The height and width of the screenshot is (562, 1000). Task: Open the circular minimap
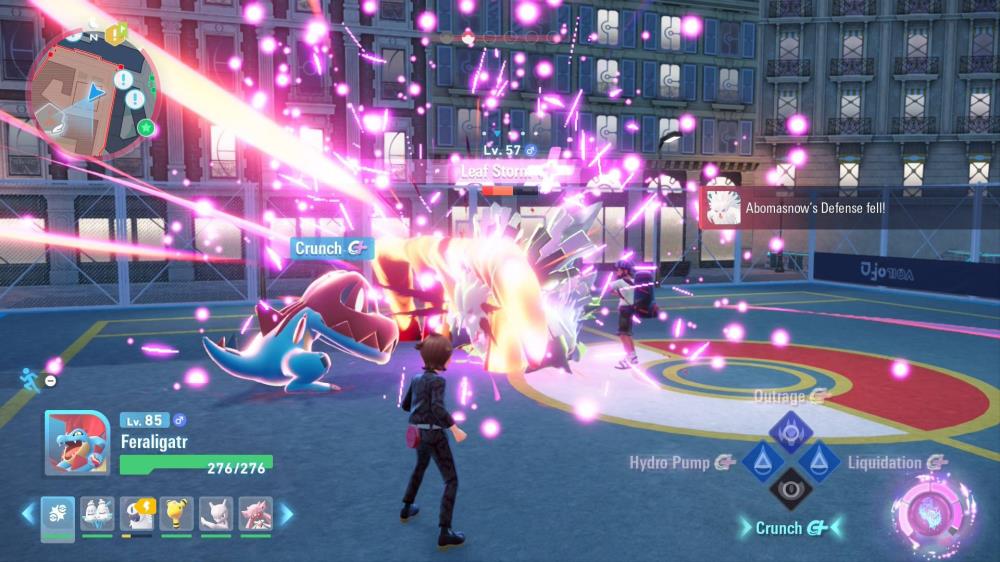(93, 90)
